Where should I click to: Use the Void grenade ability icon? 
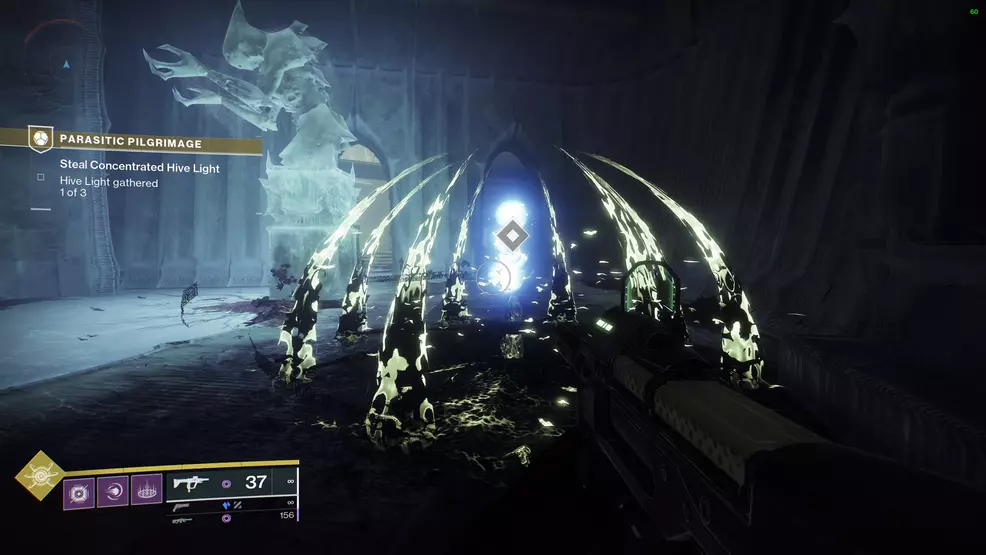click(80, 490)
